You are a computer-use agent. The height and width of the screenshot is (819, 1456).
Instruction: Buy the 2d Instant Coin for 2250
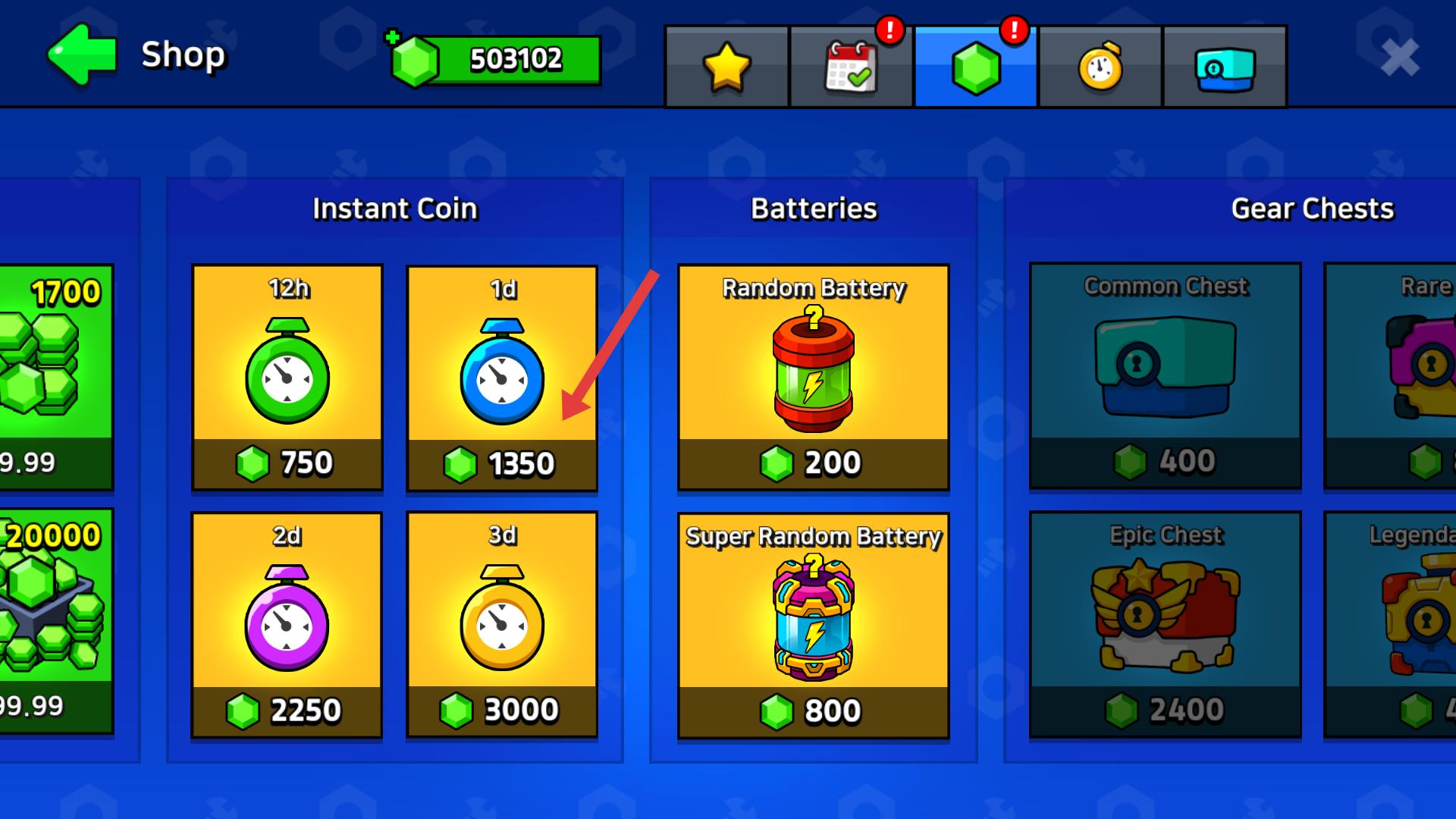(x=287, y=625)
